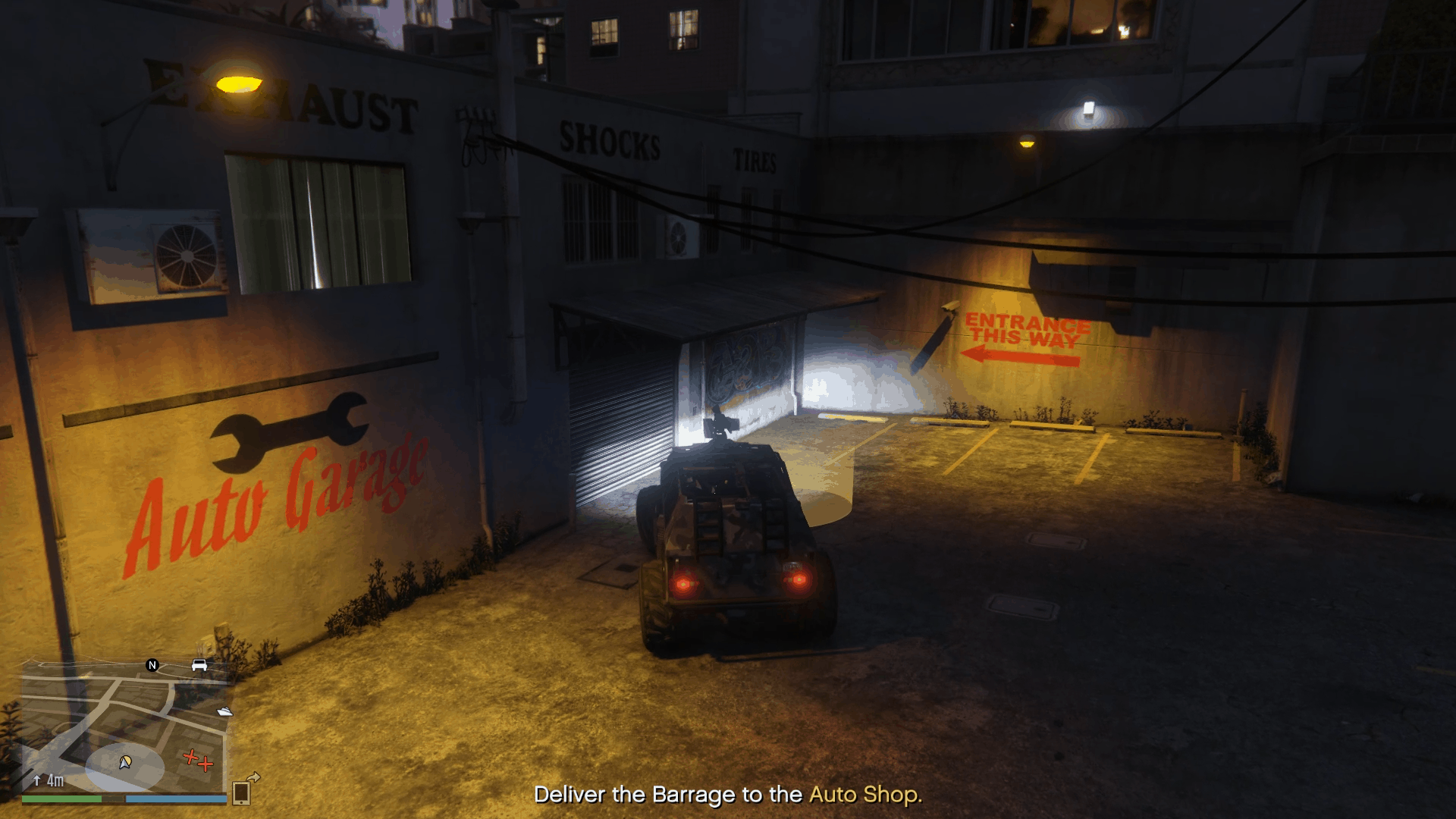
Task: Click the phone icon beside the minimap
Action: (242, 792)
